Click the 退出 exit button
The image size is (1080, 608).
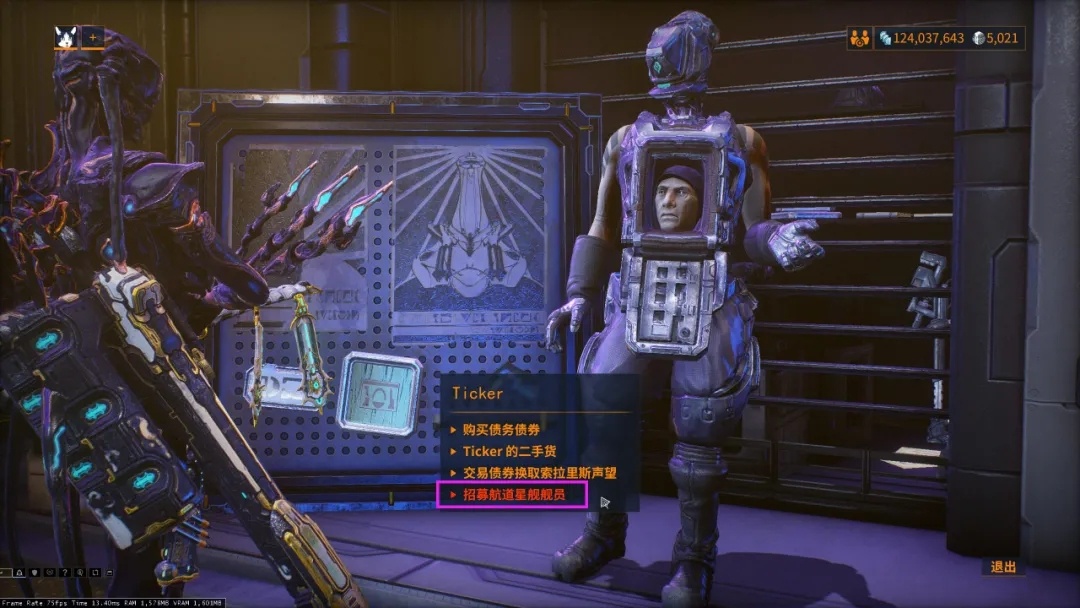pyautogui.click(x=1003, y=567)
